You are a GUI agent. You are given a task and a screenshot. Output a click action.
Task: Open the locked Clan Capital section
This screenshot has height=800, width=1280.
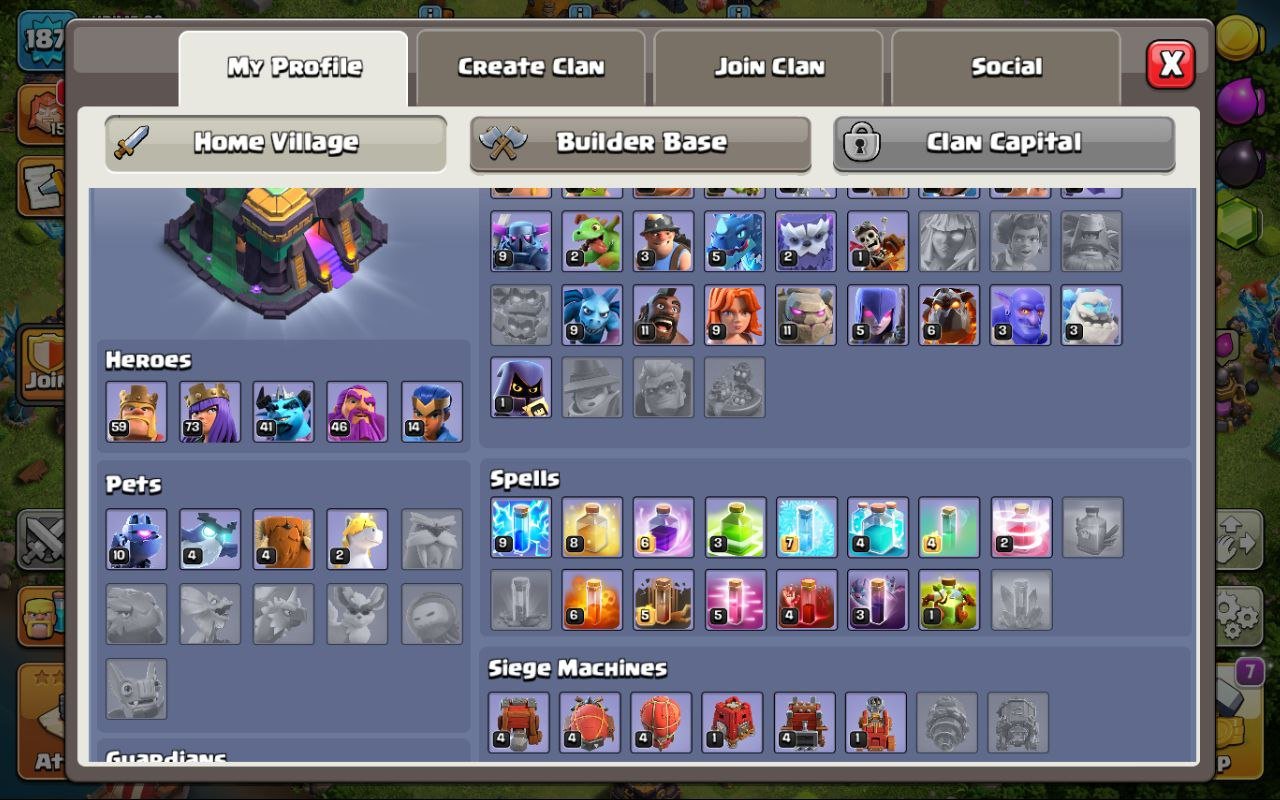coord(1004,143)
